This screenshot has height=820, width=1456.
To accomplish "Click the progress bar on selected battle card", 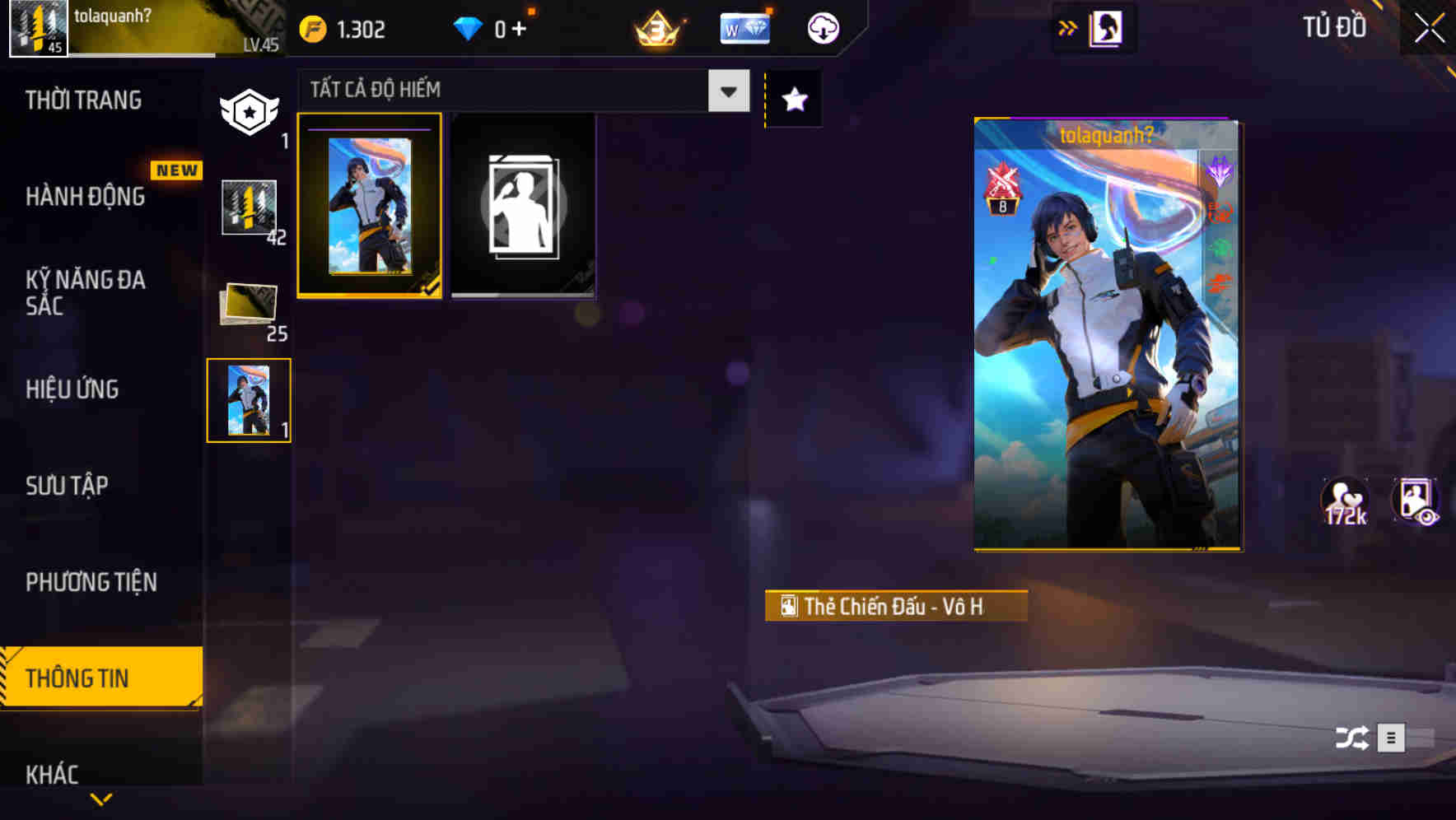I will [370, 129].
